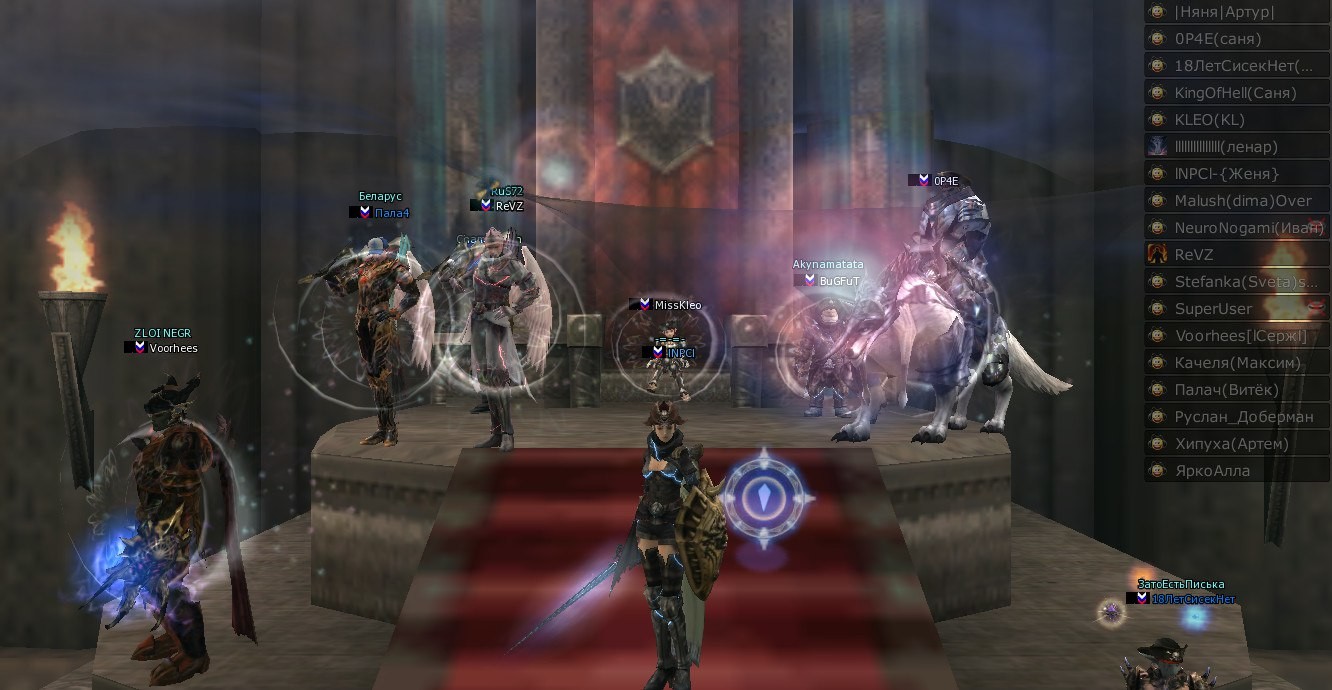Screen dimensions: 1332x690
Task: Choose Voorhees[|Серж|] in the player list
Action: pyautogui.click(x=1236, y=336)
